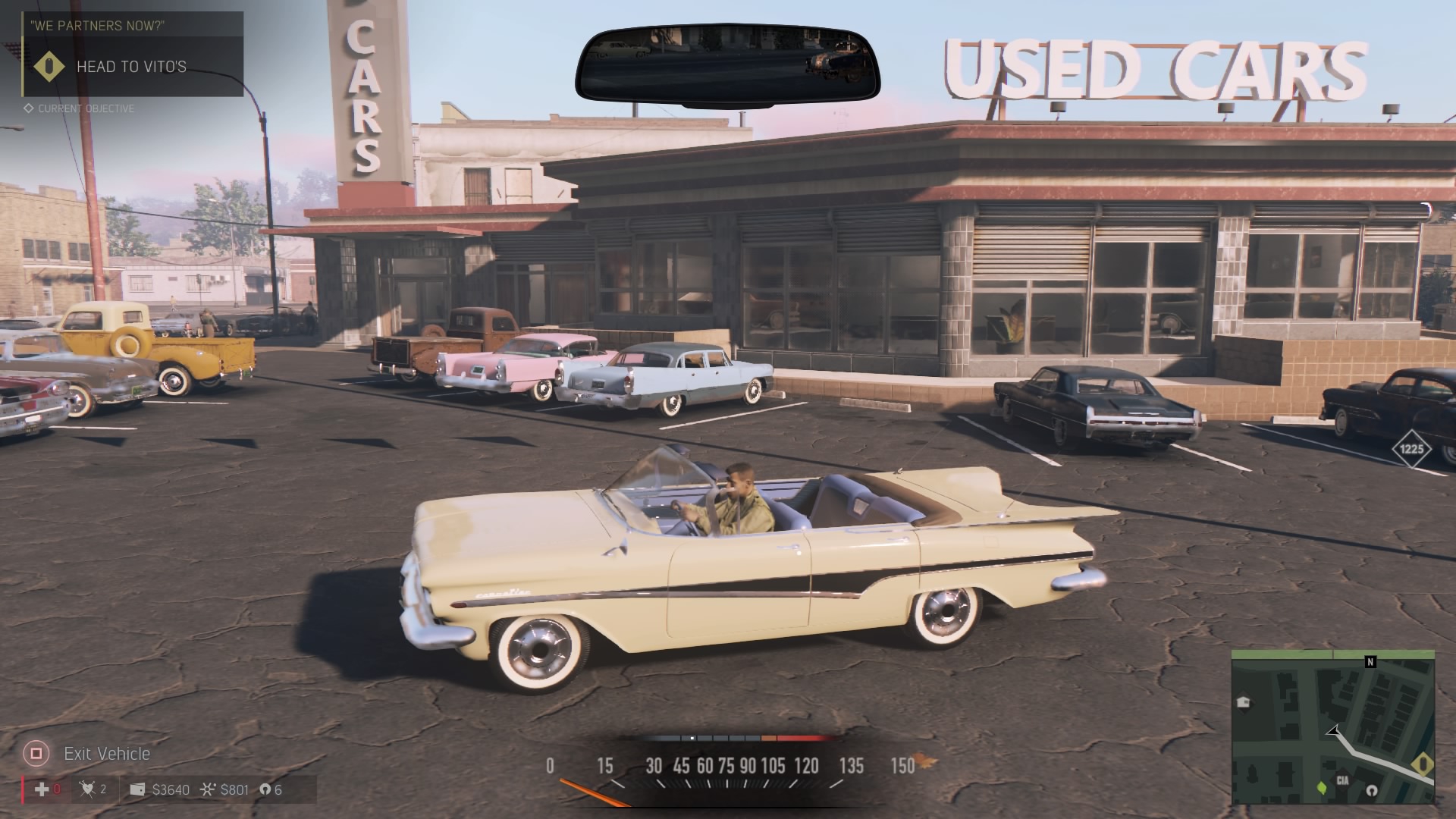This screenshot has height=819, width=1456.
Task: Select the CIA marker on the minimap
Action: (1342, 780)
